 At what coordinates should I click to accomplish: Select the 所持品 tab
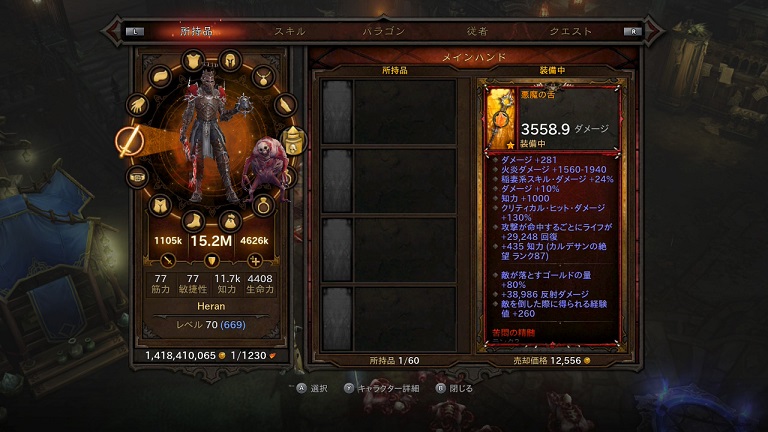[196, 31]
